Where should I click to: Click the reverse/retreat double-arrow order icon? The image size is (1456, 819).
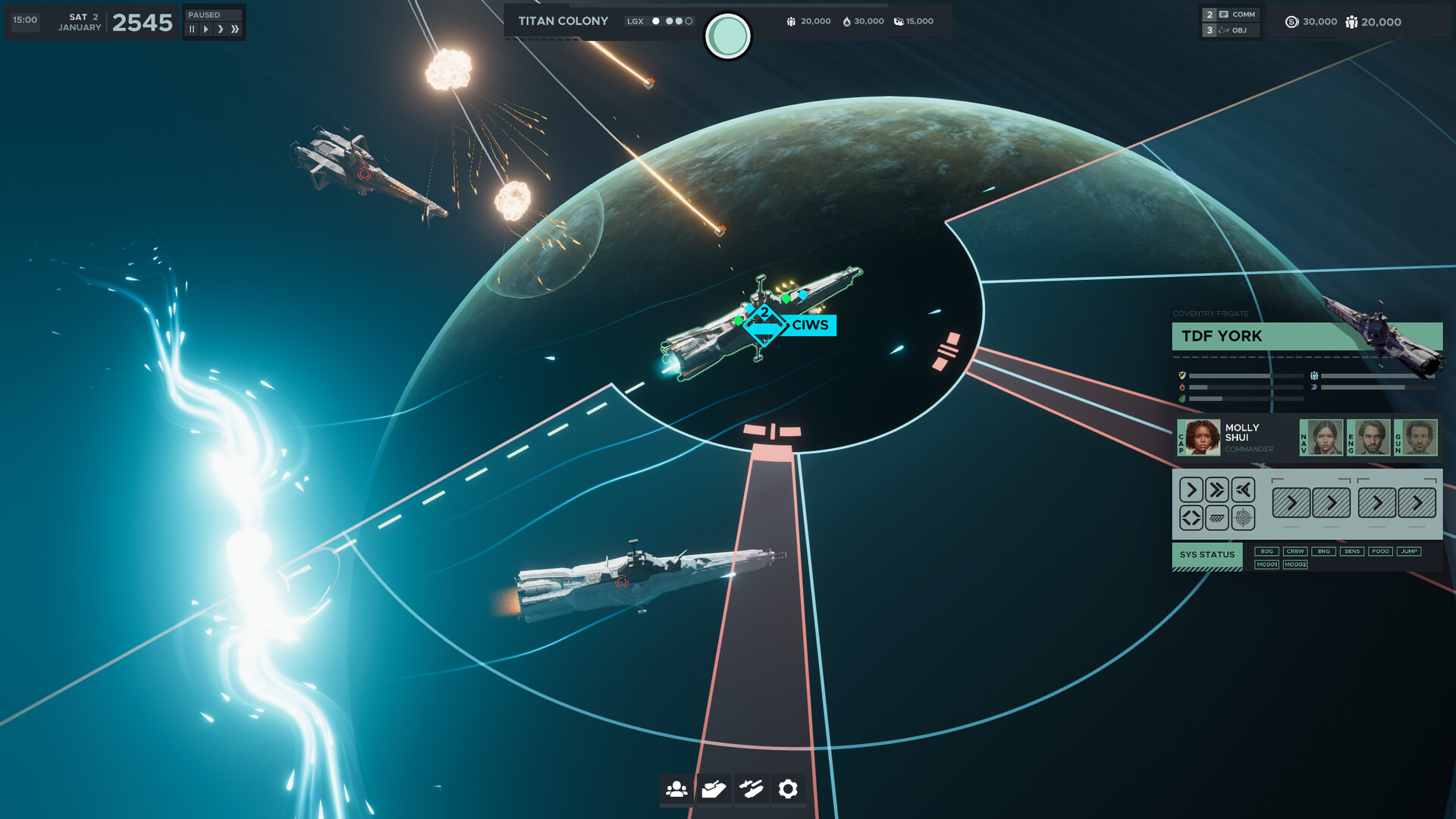tap(1244, 491)
